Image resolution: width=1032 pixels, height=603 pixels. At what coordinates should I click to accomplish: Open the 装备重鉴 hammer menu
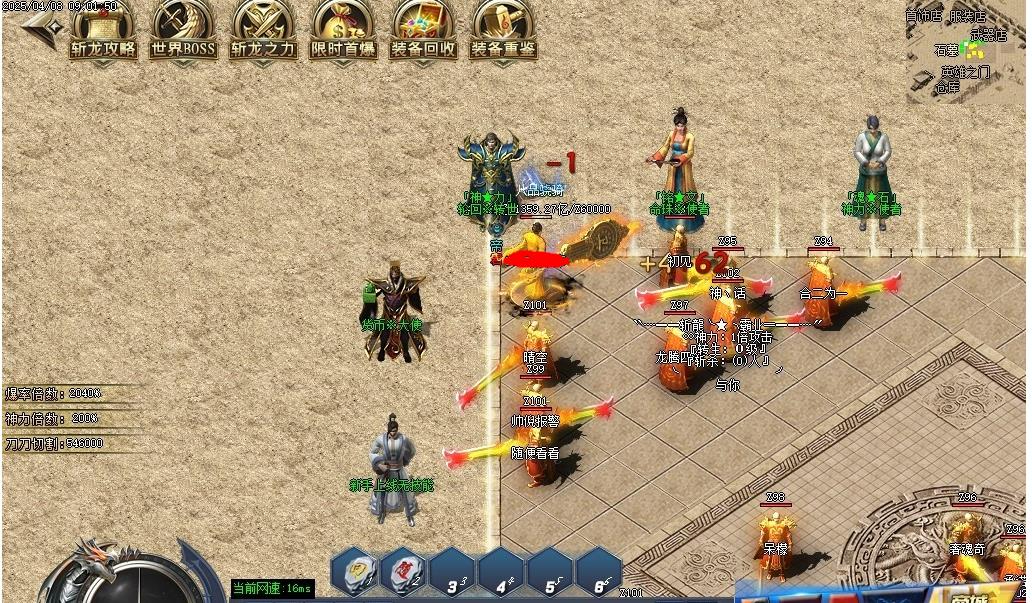(503, 29)
